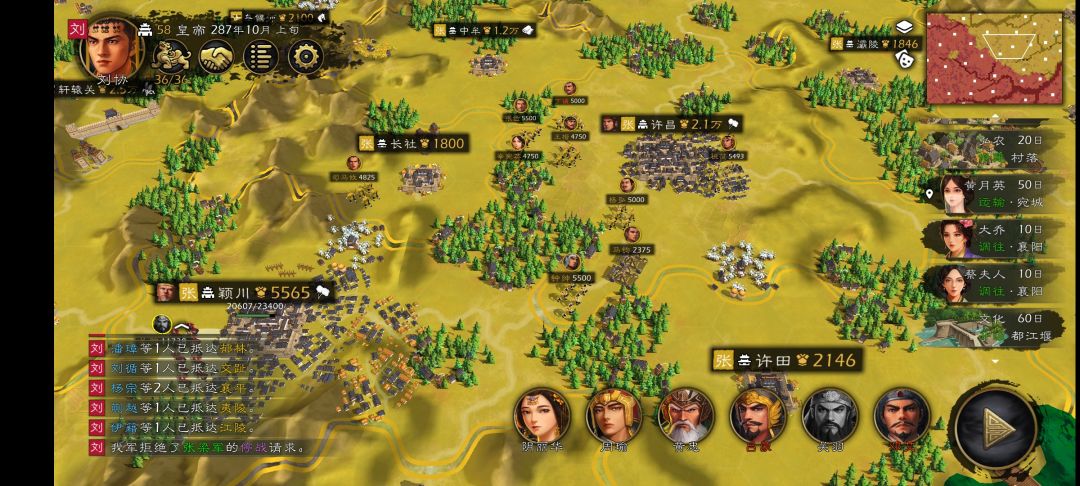
Task: Select officer 阴丽华 portrait
Action: tap(542, 416)
